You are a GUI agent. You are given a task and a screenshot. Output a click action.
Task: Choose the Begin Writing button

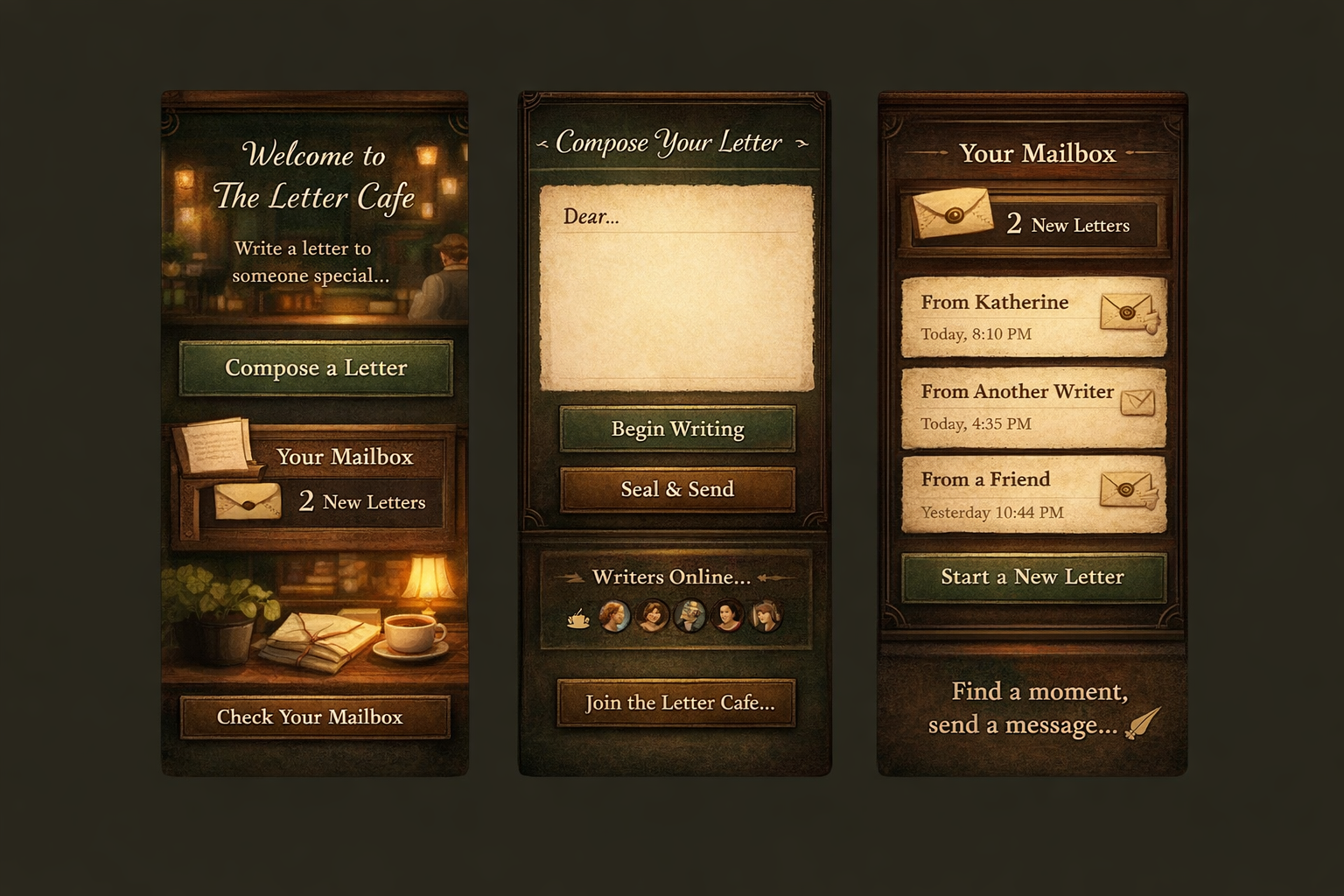pos(677,429)
